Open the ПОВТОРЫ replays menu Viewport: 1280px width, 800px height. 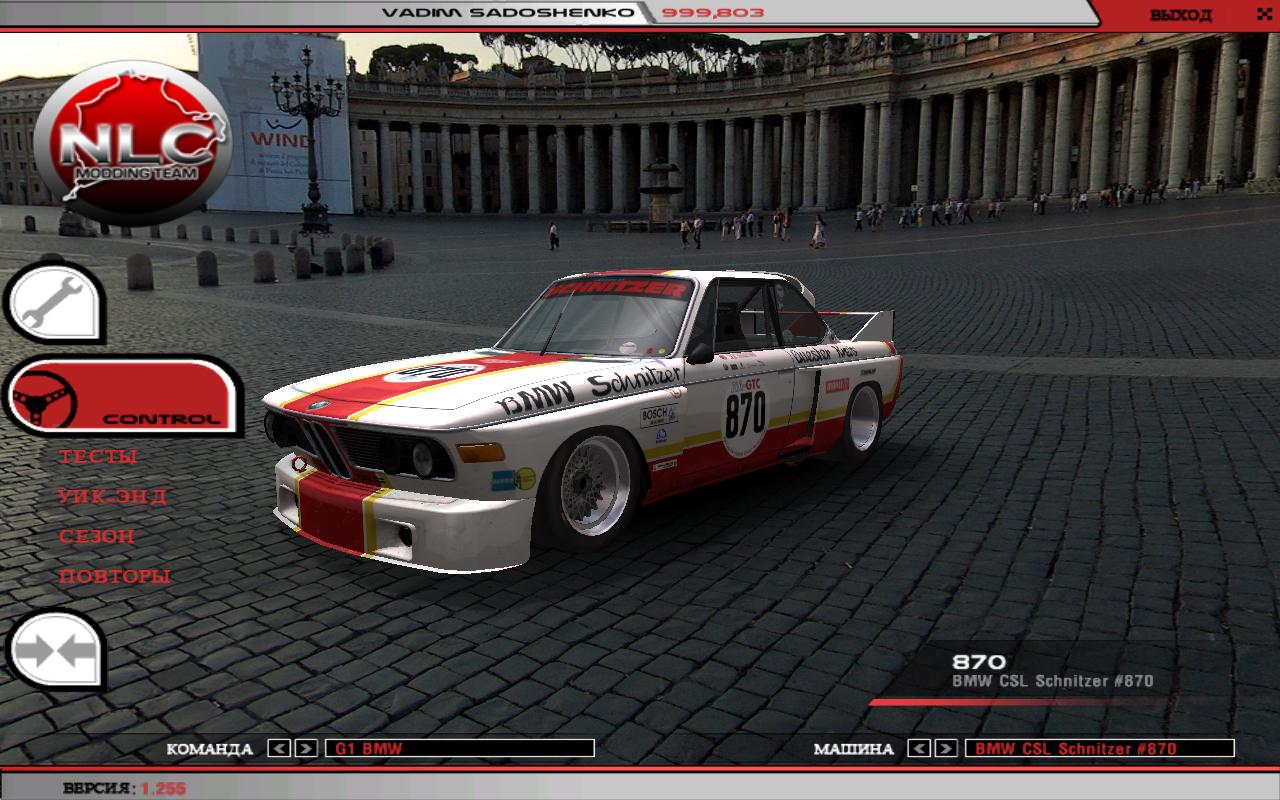[114, 577]
